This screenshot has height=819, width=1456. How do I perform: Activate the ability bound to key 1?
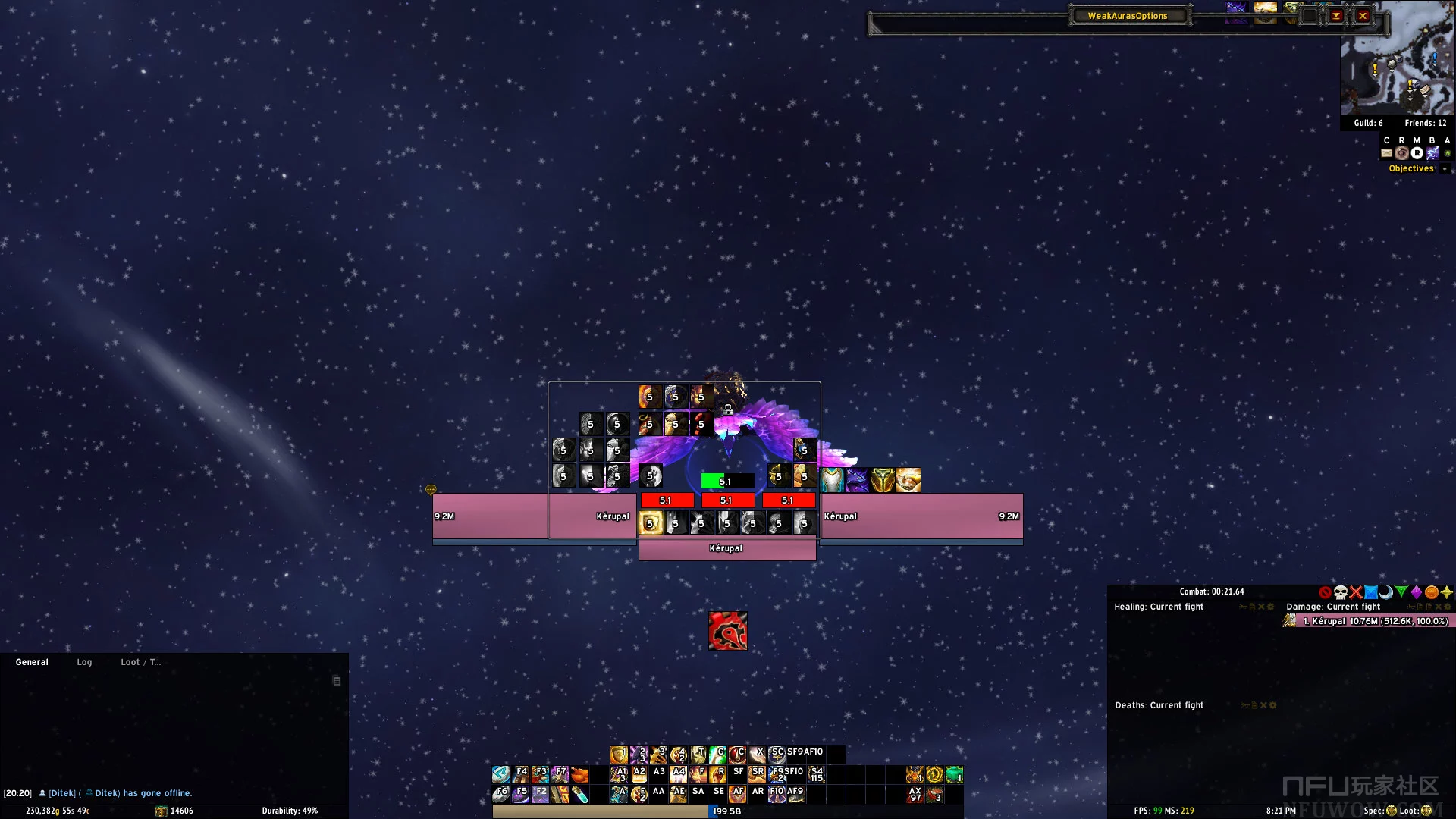click(x=620, y=755)
